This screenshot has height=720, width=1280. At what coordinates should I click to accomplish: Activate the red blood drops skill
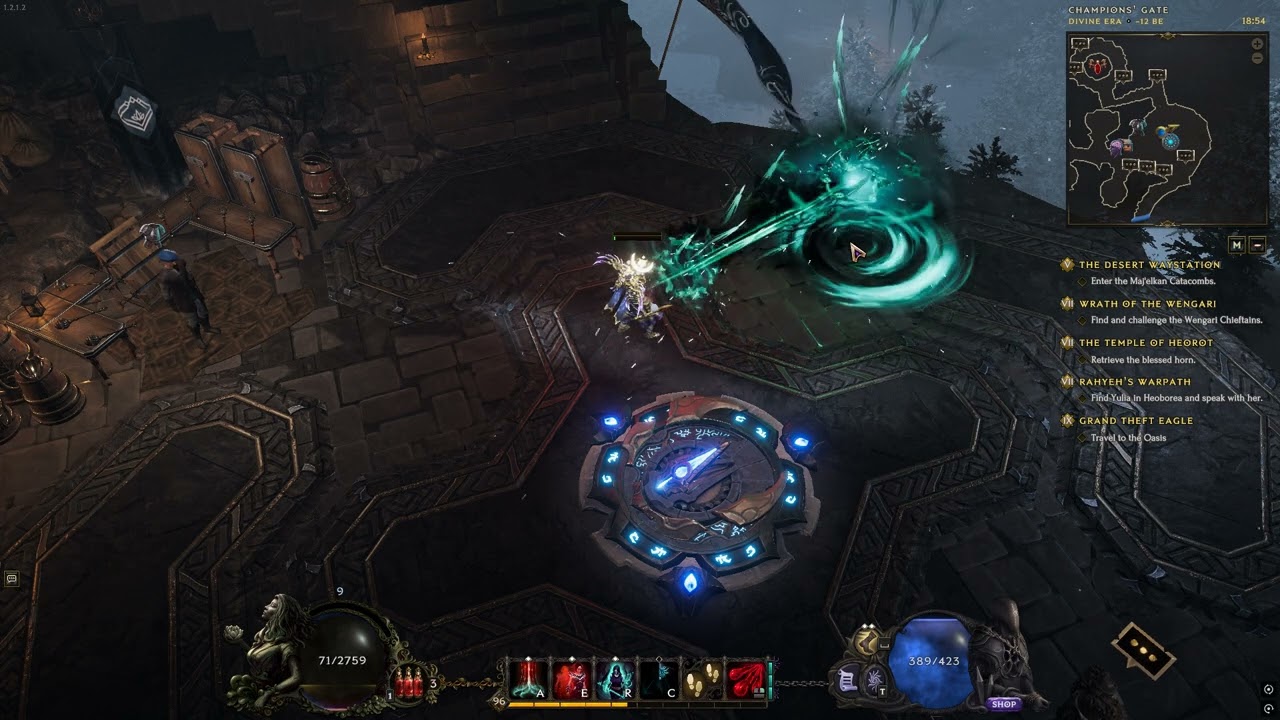pyautogui.click(x=745, y=680)
